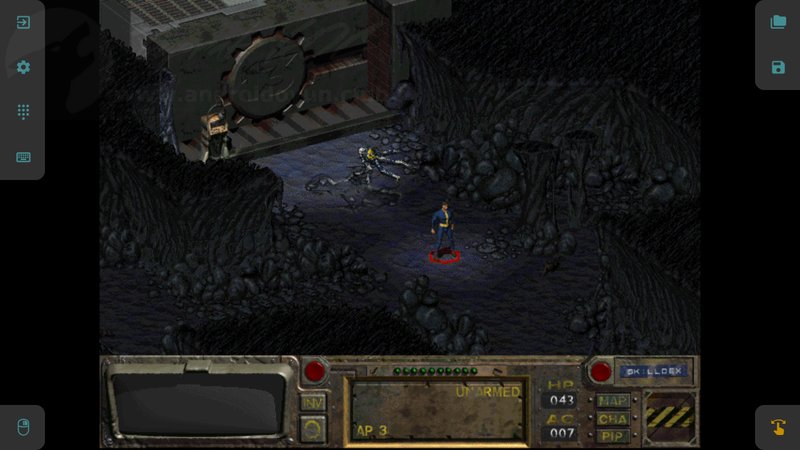This screenshot has height=450, width=800.
Task: Click the red button beside Skilldex
Action: pyautogui.click(x=601, y=372)
